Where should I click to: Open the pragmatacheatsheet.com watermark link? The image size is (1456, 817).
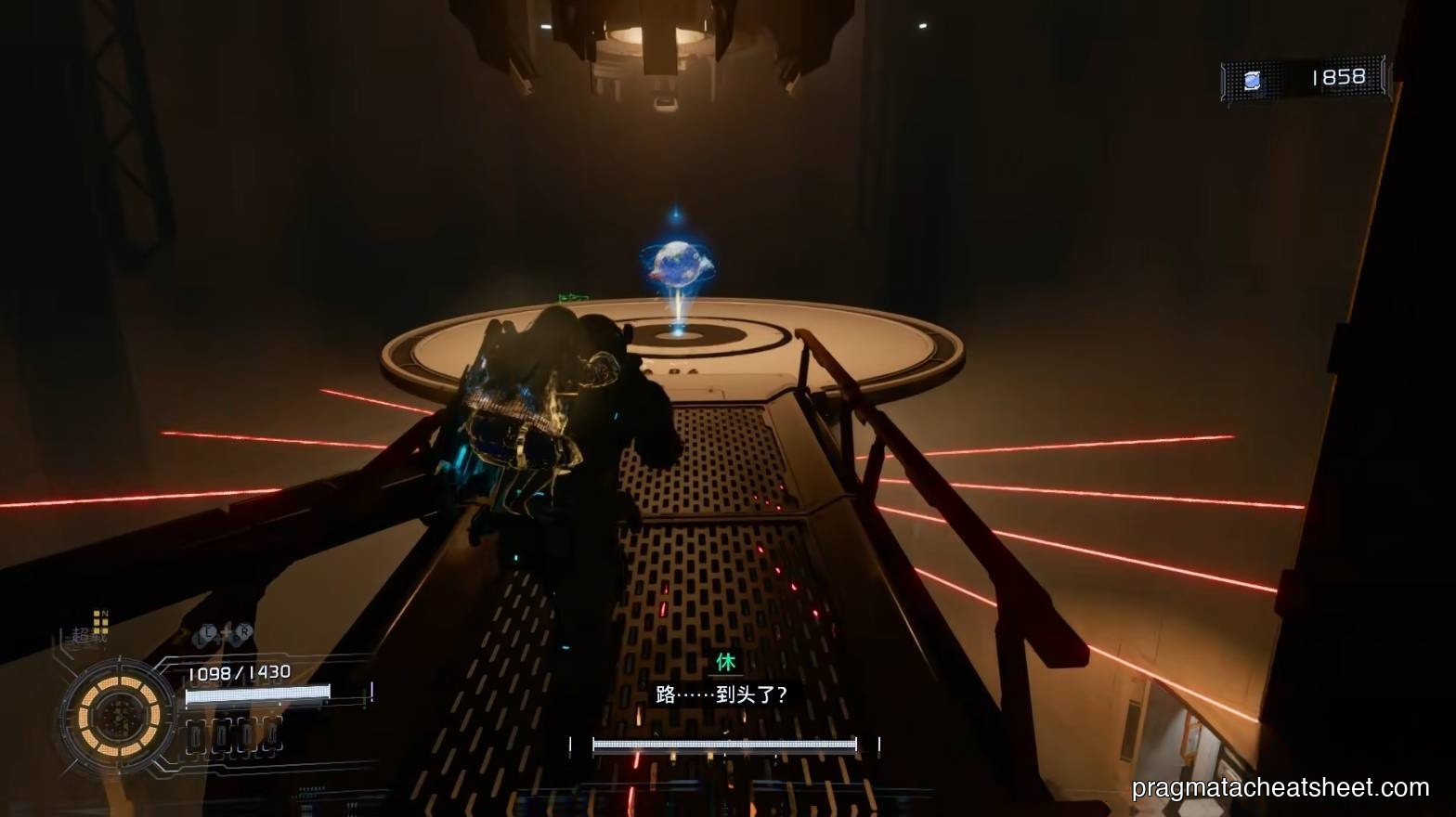[1280, 788]
